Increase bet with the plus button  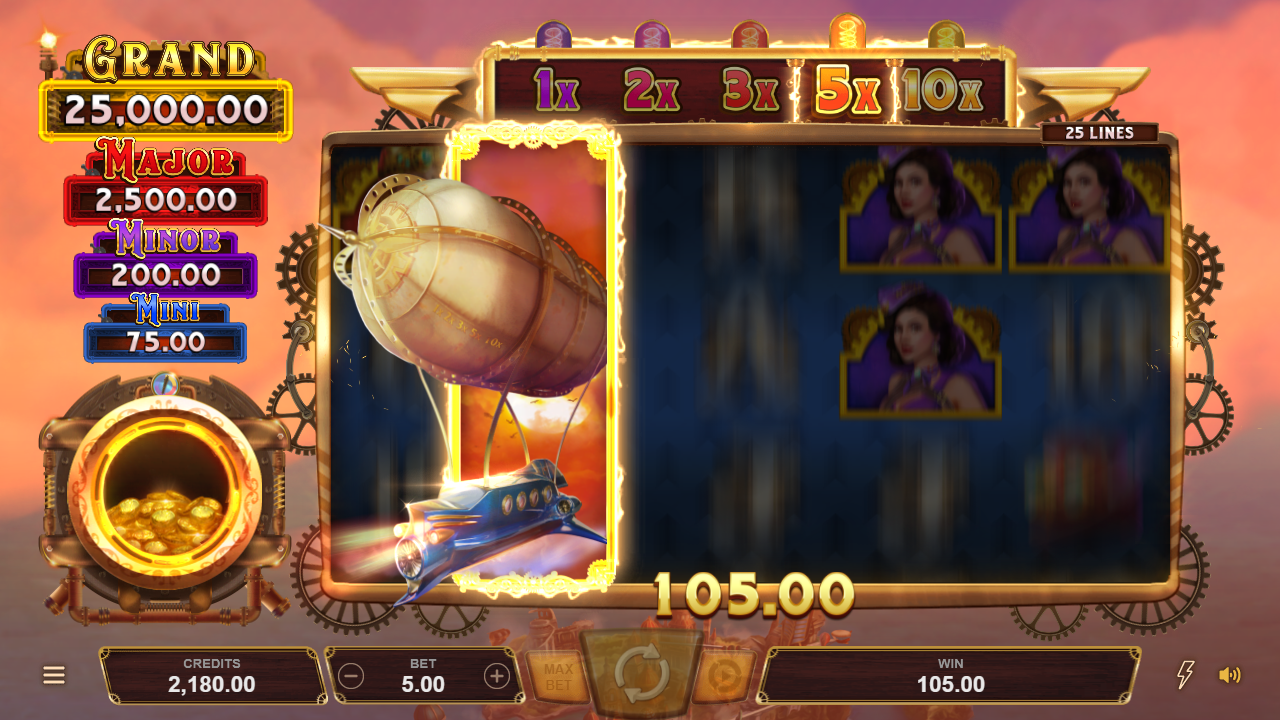click(497, 676)
